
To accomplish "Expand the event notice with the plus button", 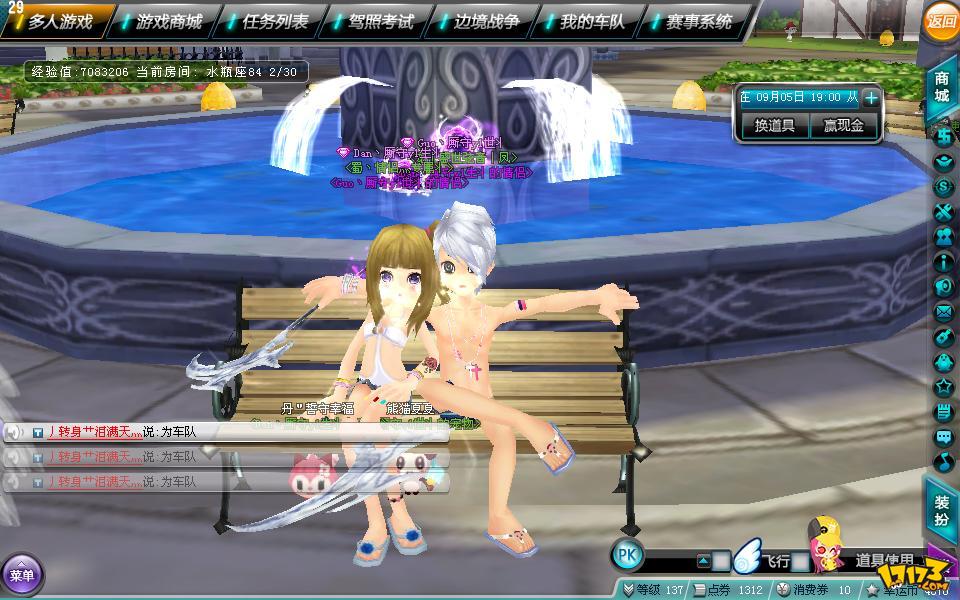I will pos(871,98).
